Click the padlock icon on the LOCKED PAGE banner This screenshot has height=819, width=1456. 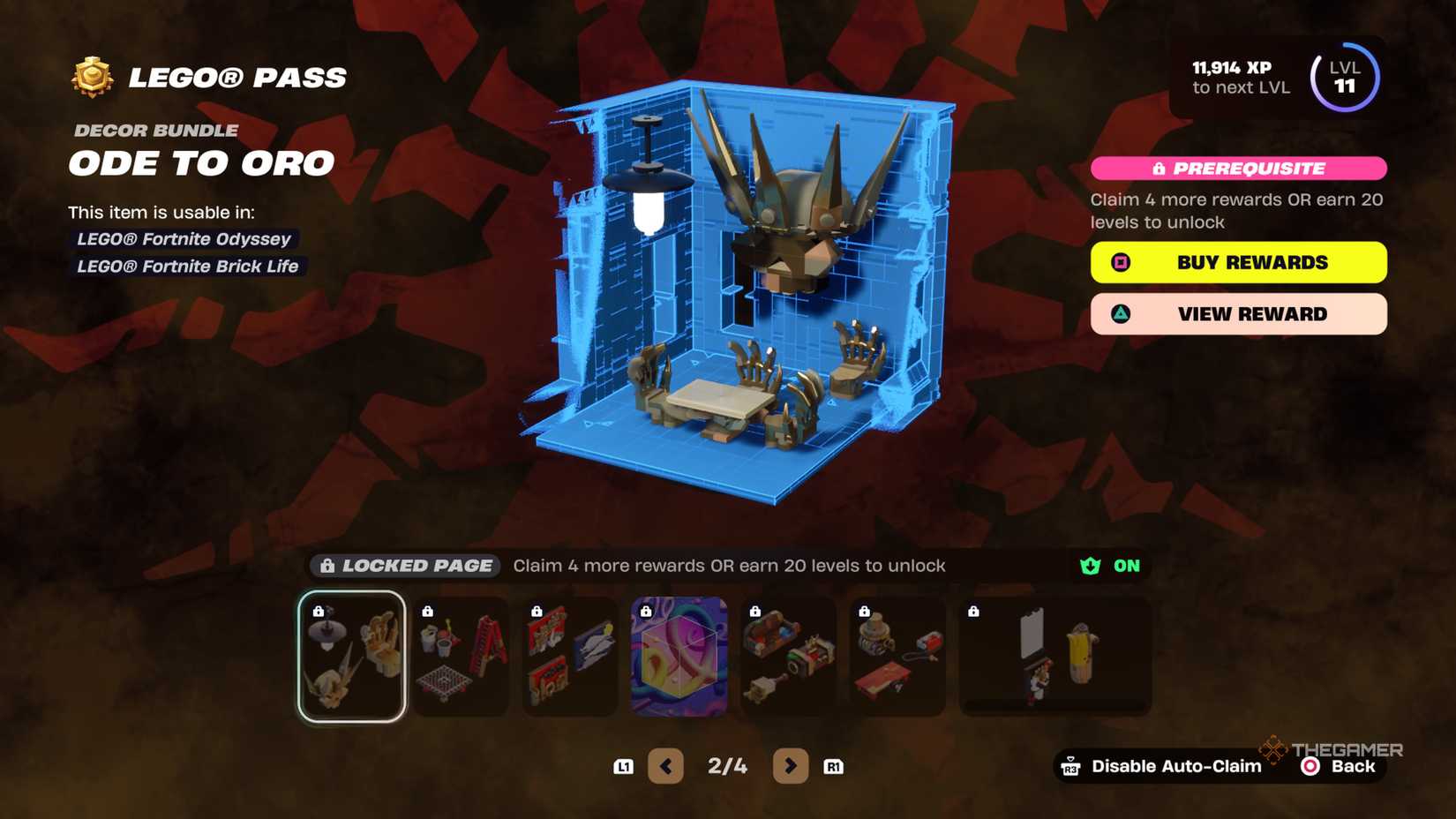pyautogui.click(x=328, y=566)
